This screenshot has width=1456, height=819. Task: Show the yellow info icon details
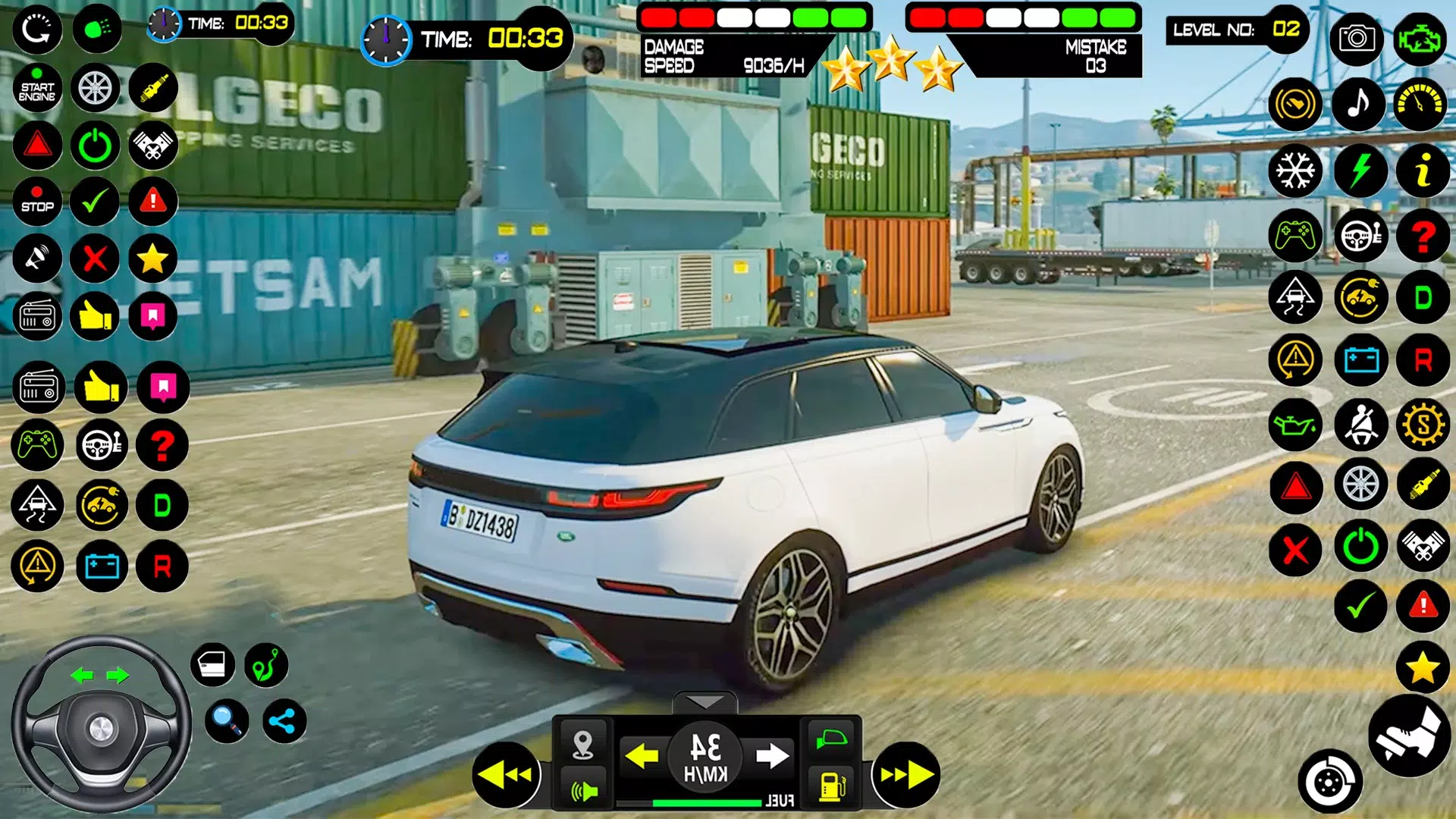(x=1423, y=170)
